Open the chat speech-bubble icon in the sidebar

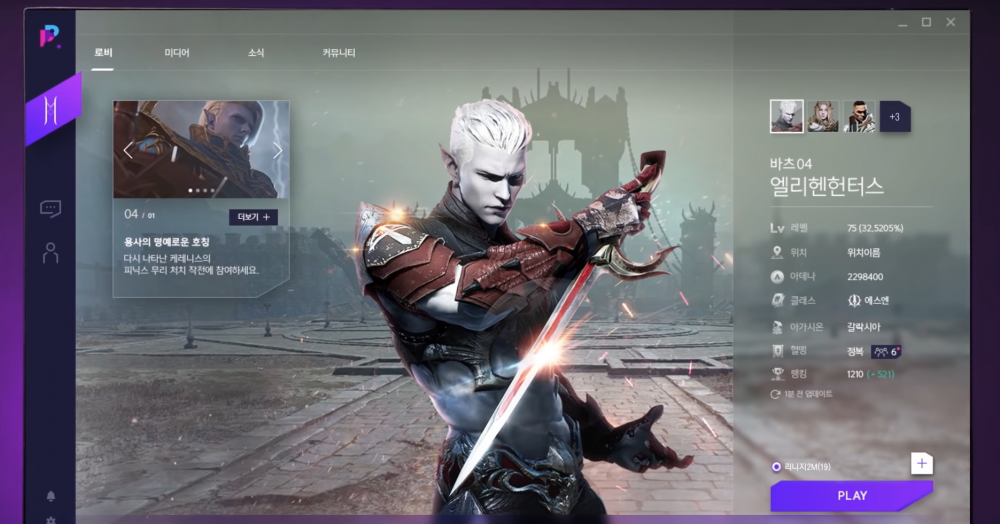pyautogui.click(x=50, y=208)
